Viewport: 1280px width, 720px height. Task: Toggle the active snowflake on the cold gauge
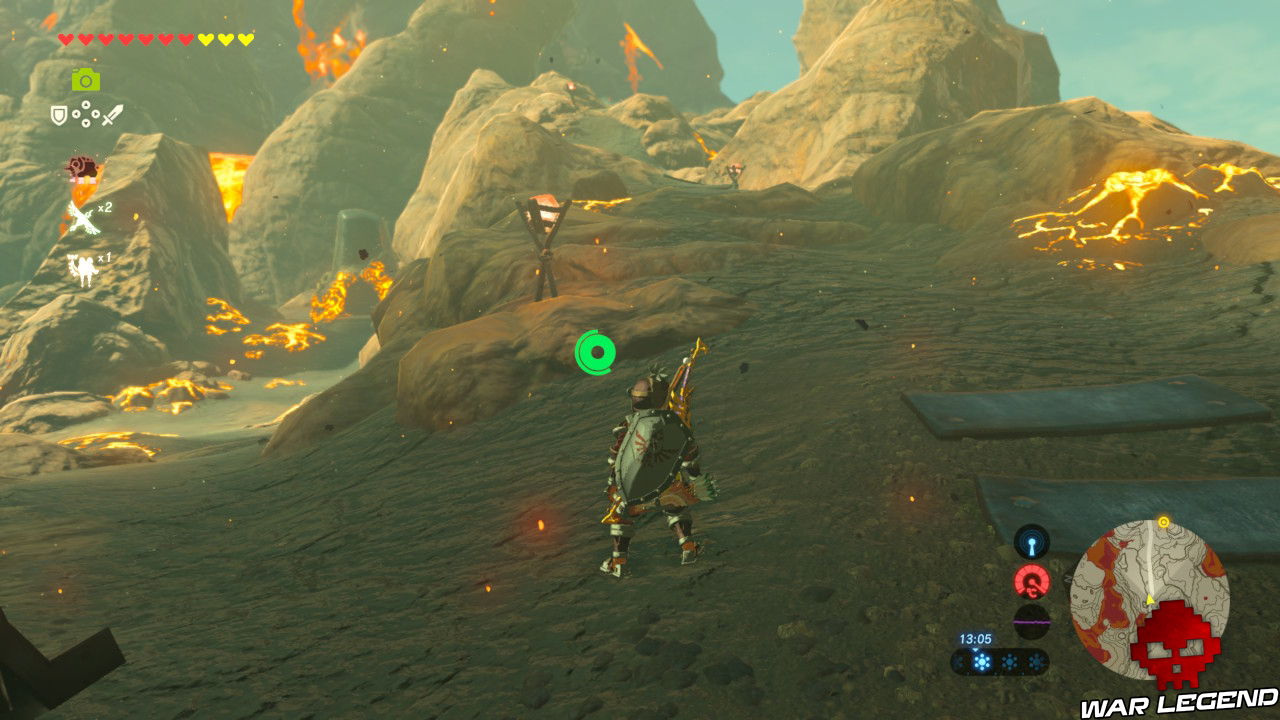tap(980, 660)
